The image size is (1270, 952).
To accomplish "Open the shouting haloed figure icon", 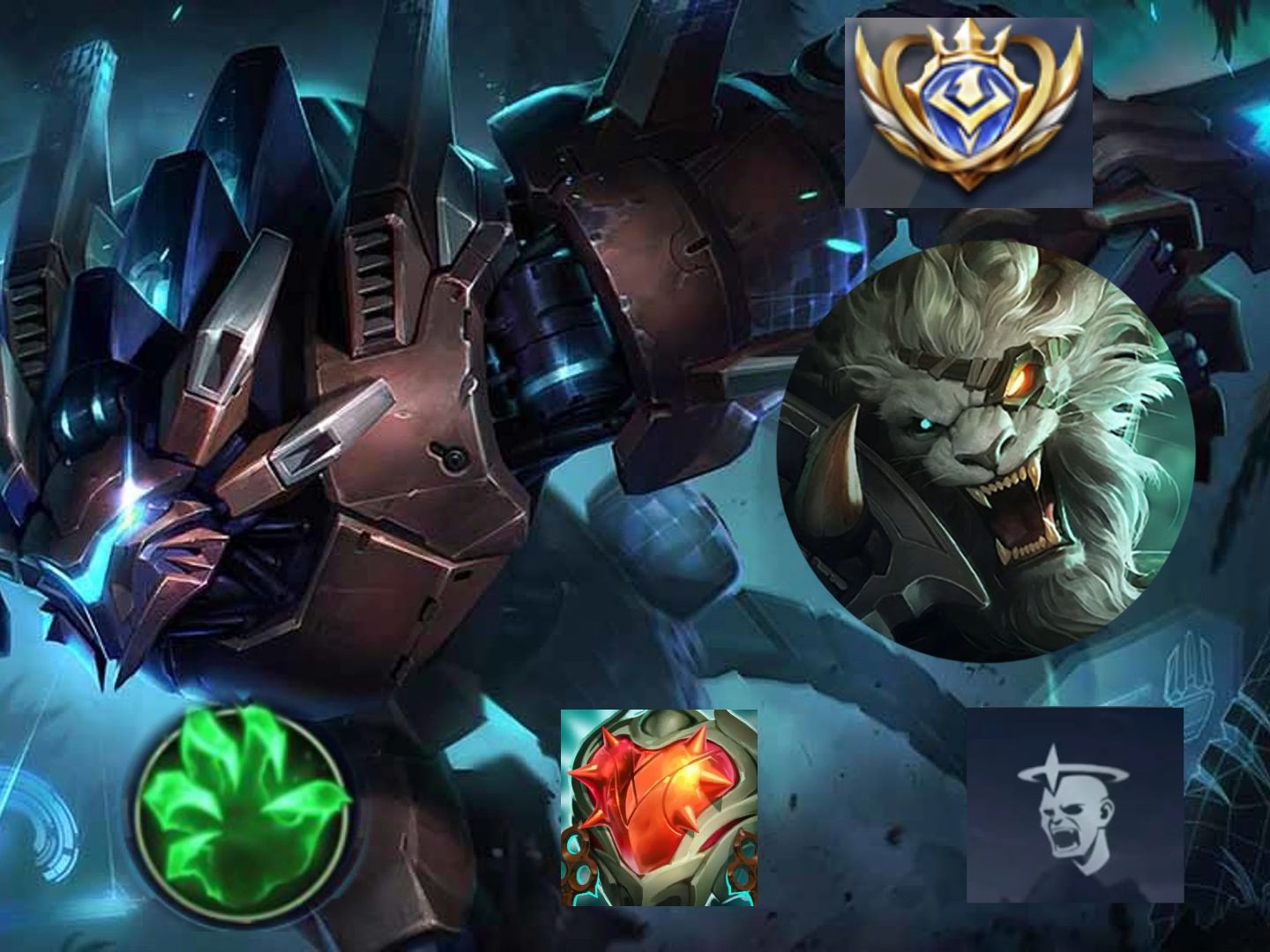I will [1074, 805].
